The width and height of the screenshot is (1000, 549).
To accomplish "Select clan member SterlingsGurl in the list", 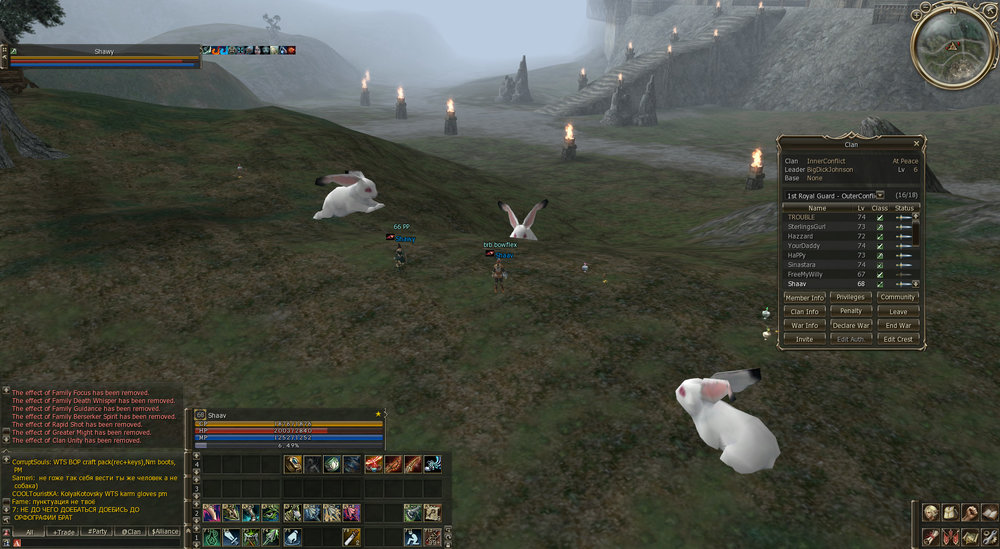I will [817, 227].
